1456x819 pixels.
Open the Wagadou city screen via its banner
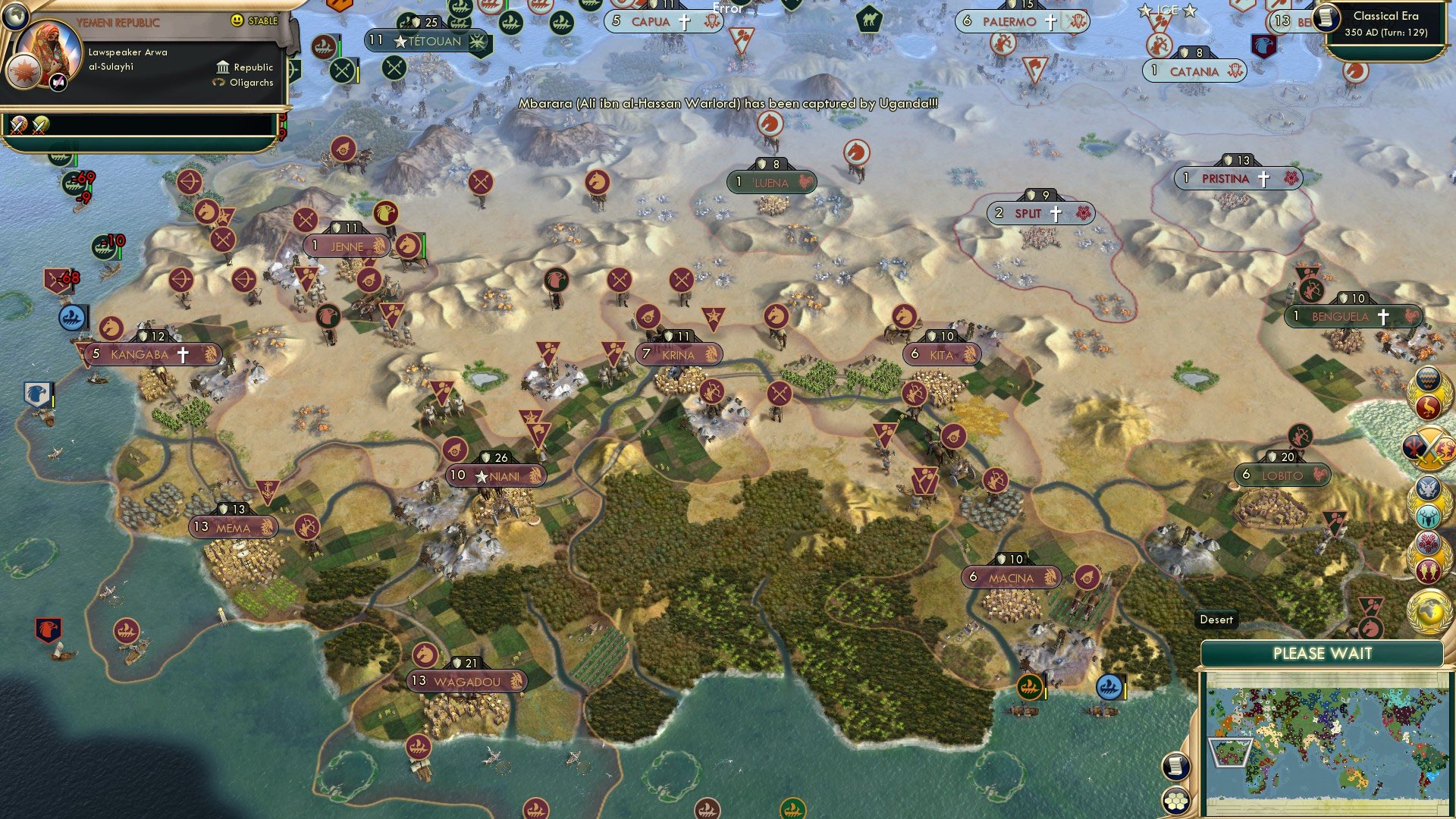[463, 681]
